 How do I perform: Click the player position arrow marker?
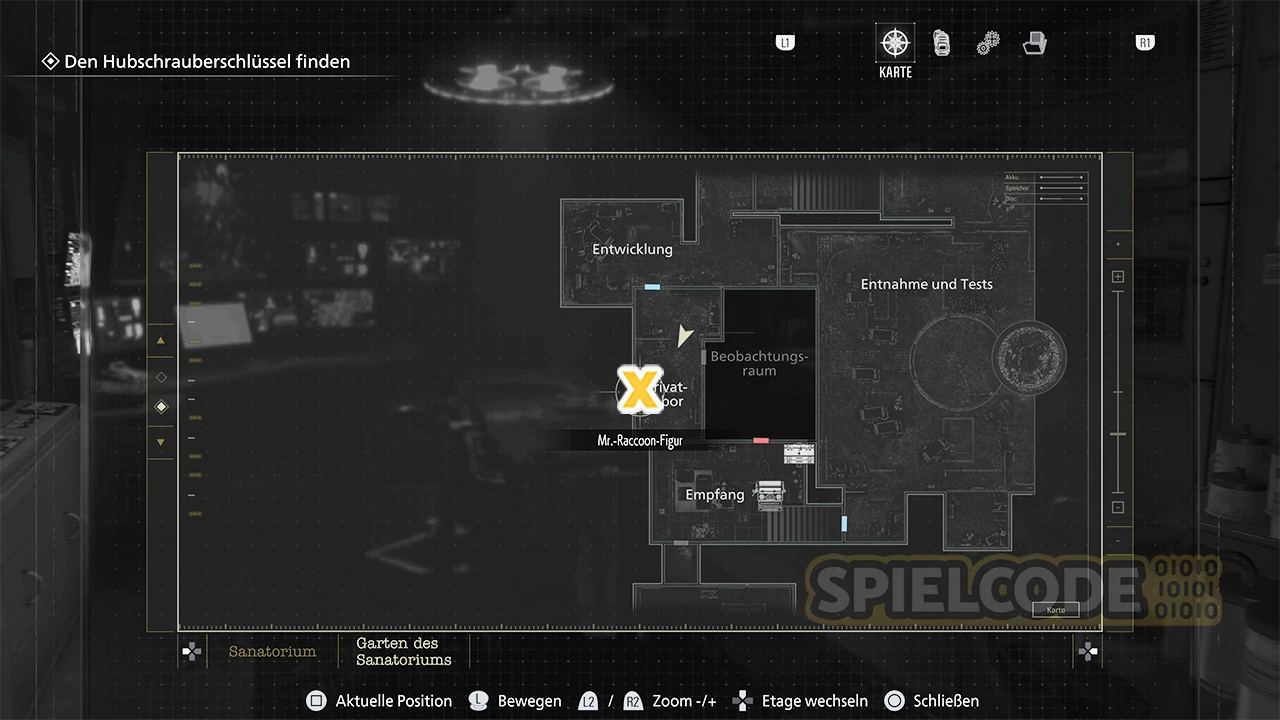click(684, 336)
